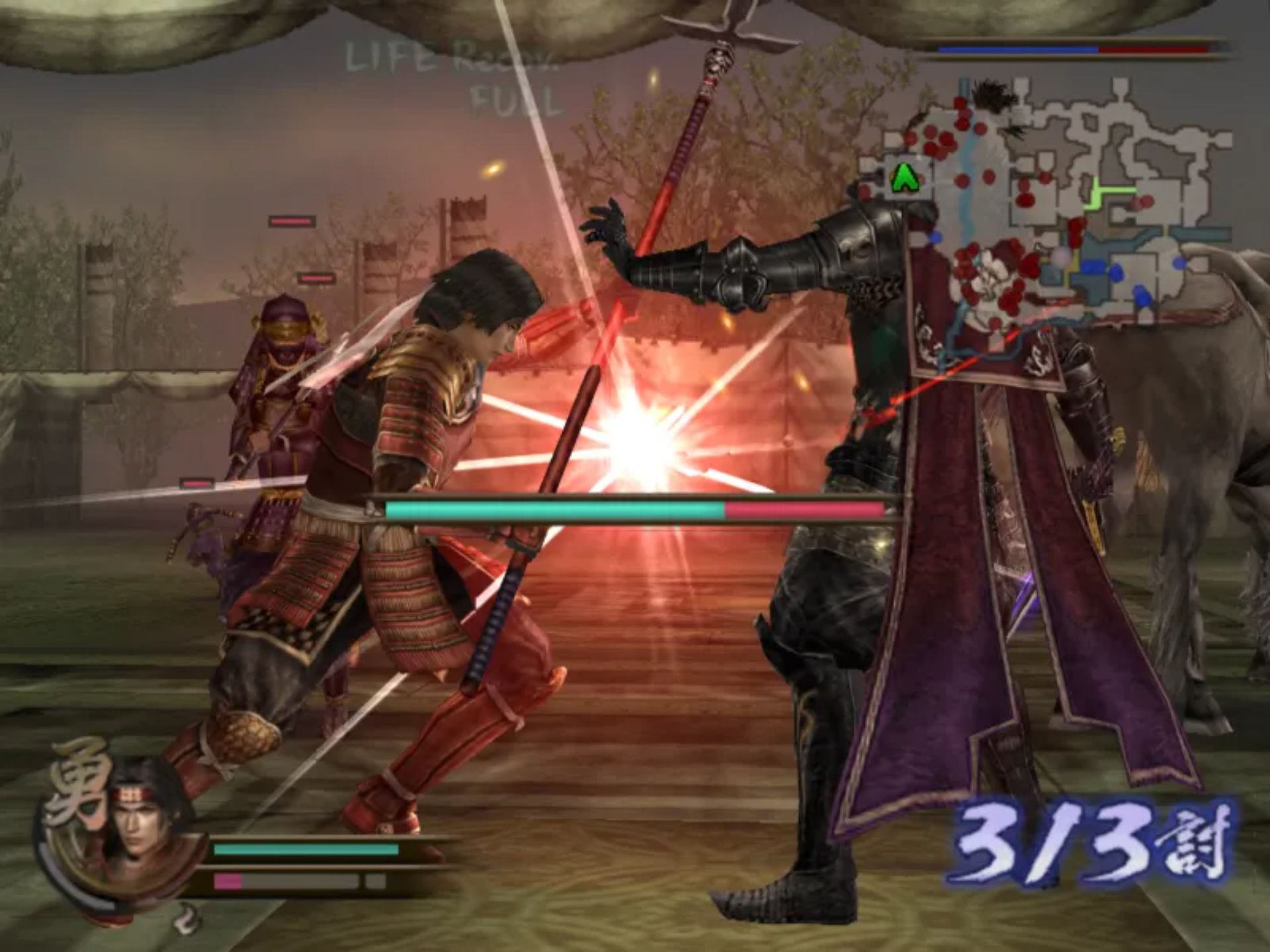This screenshot has height=952, width=1270.
Task: Click the green player arrow on minimap
Action: [x=902, y=178]
